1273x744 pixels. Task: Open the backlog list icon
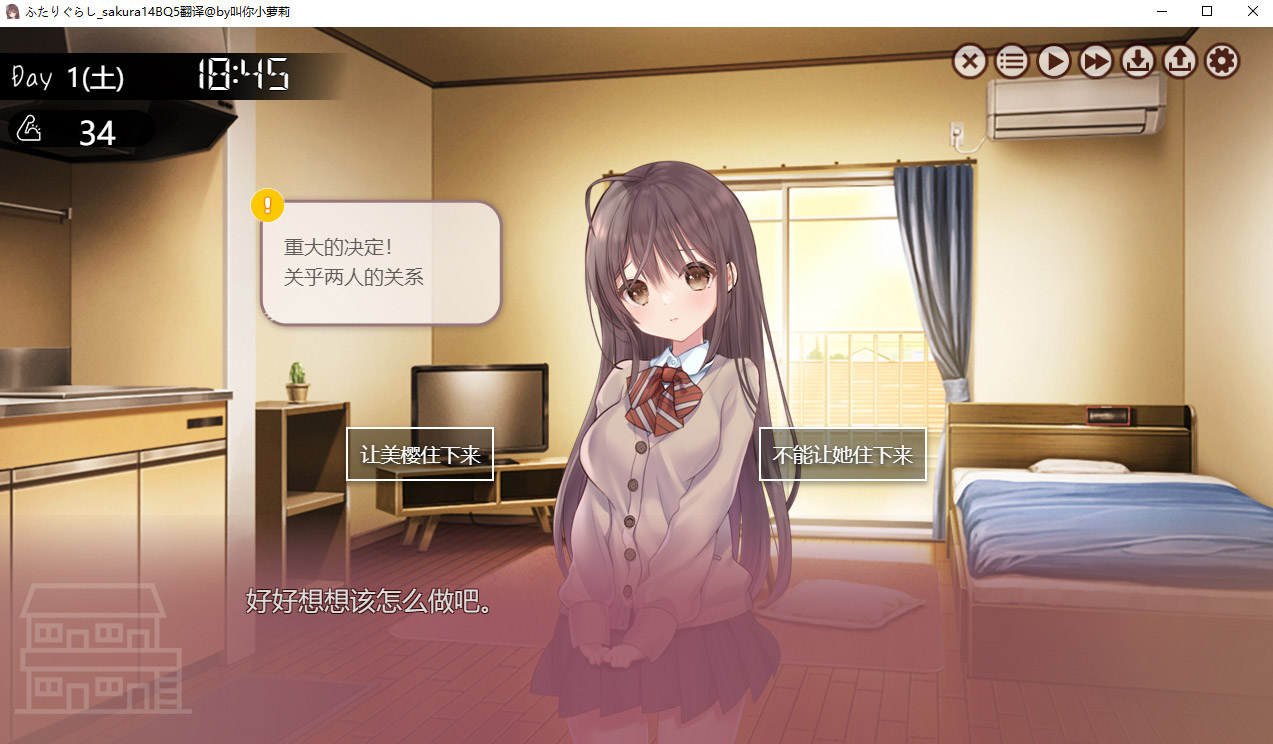coord(1012,62)
